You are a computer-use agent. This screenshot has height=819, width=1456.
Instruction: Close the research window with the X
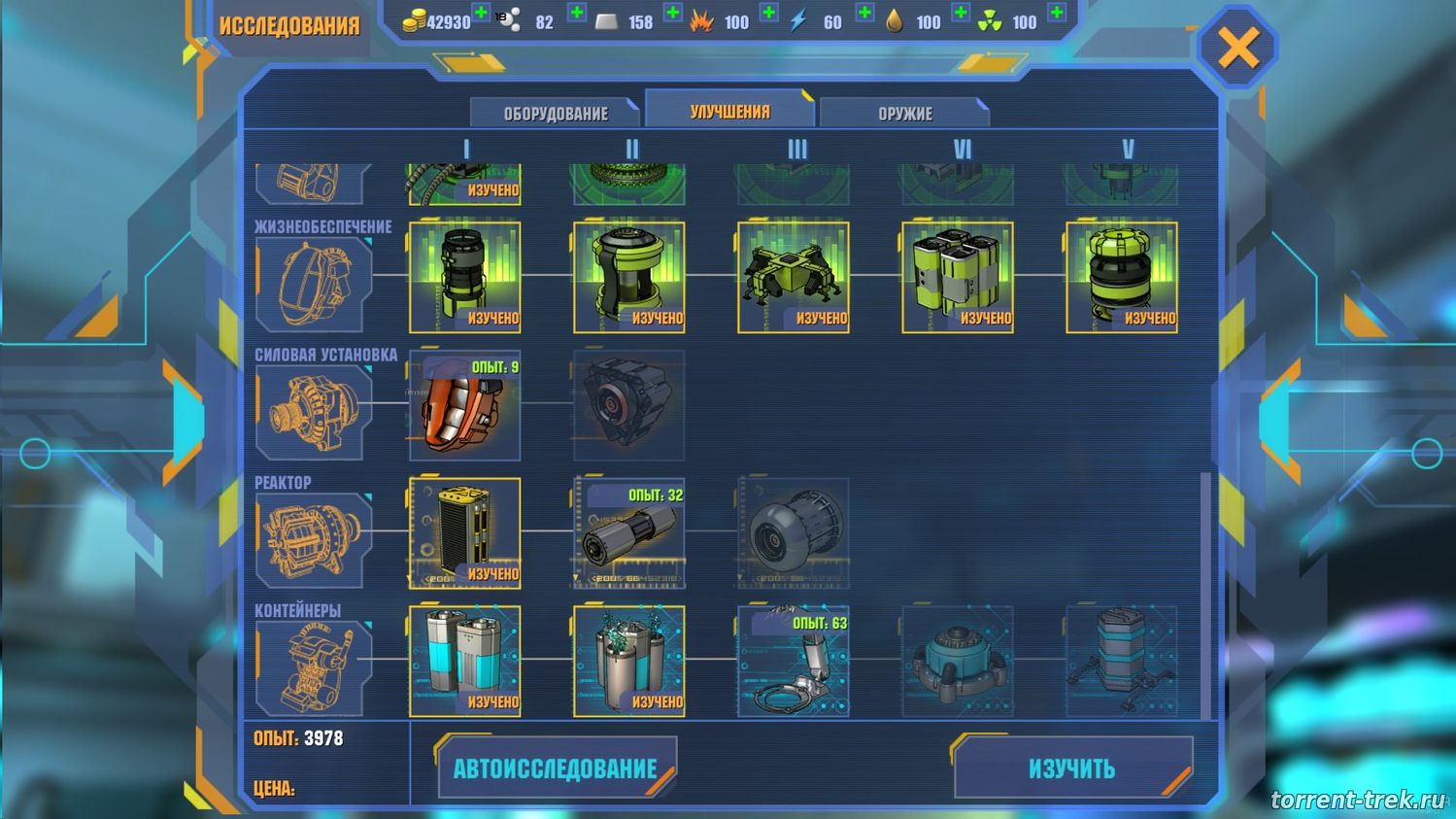[1237, 47]
